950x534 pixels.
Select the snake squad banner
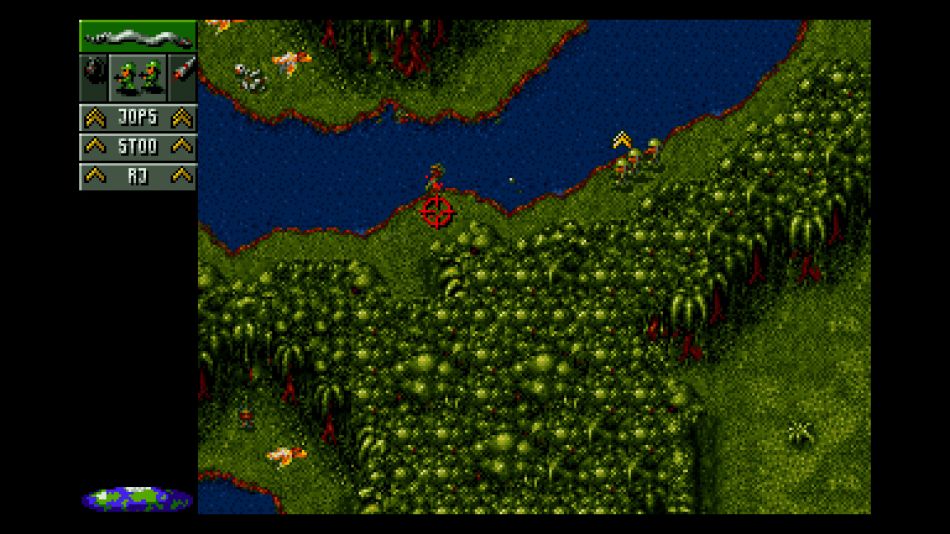(138, 37)
